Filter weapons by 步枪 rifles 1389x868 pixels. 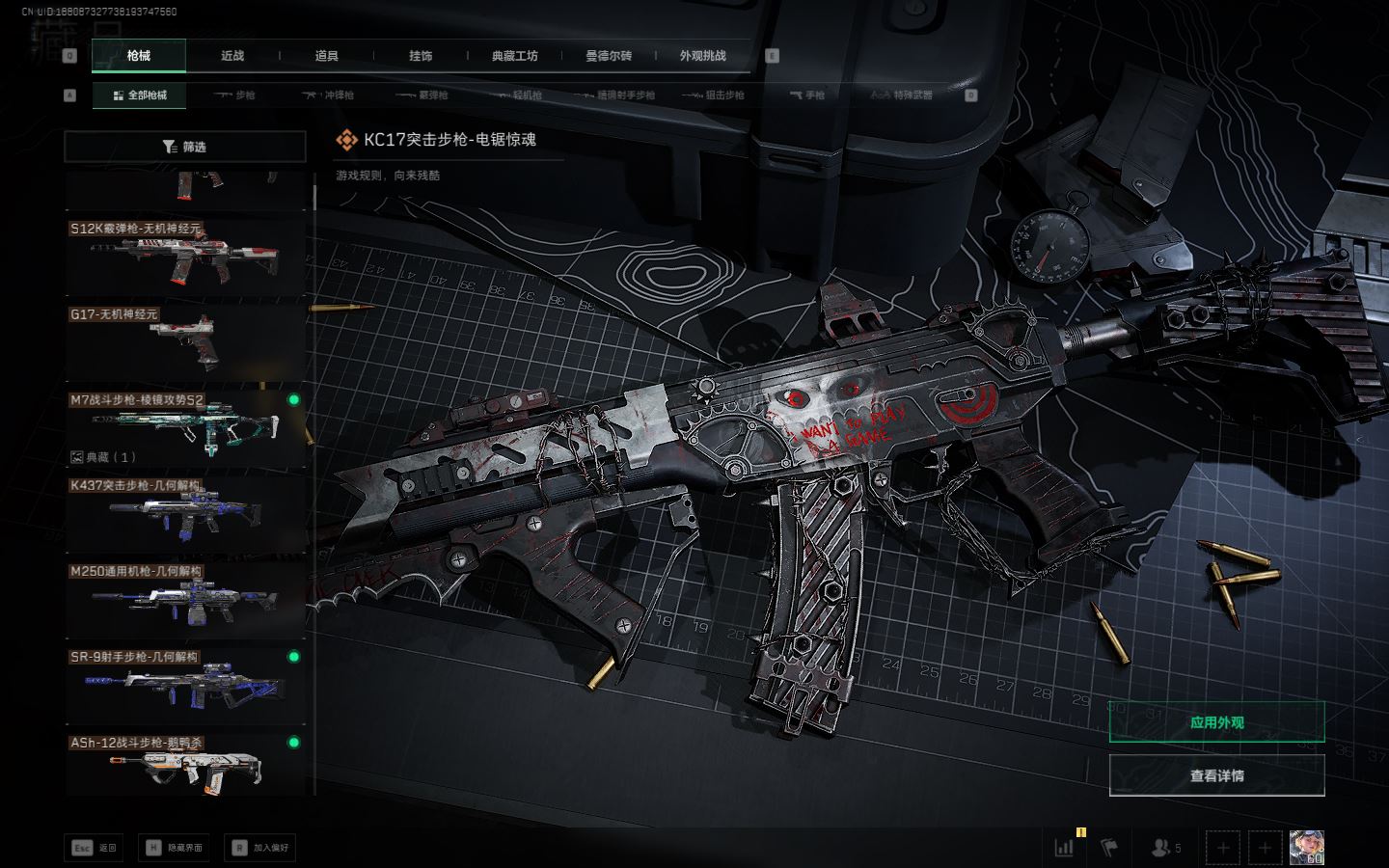pyautogui.click(x=234, y=95)
